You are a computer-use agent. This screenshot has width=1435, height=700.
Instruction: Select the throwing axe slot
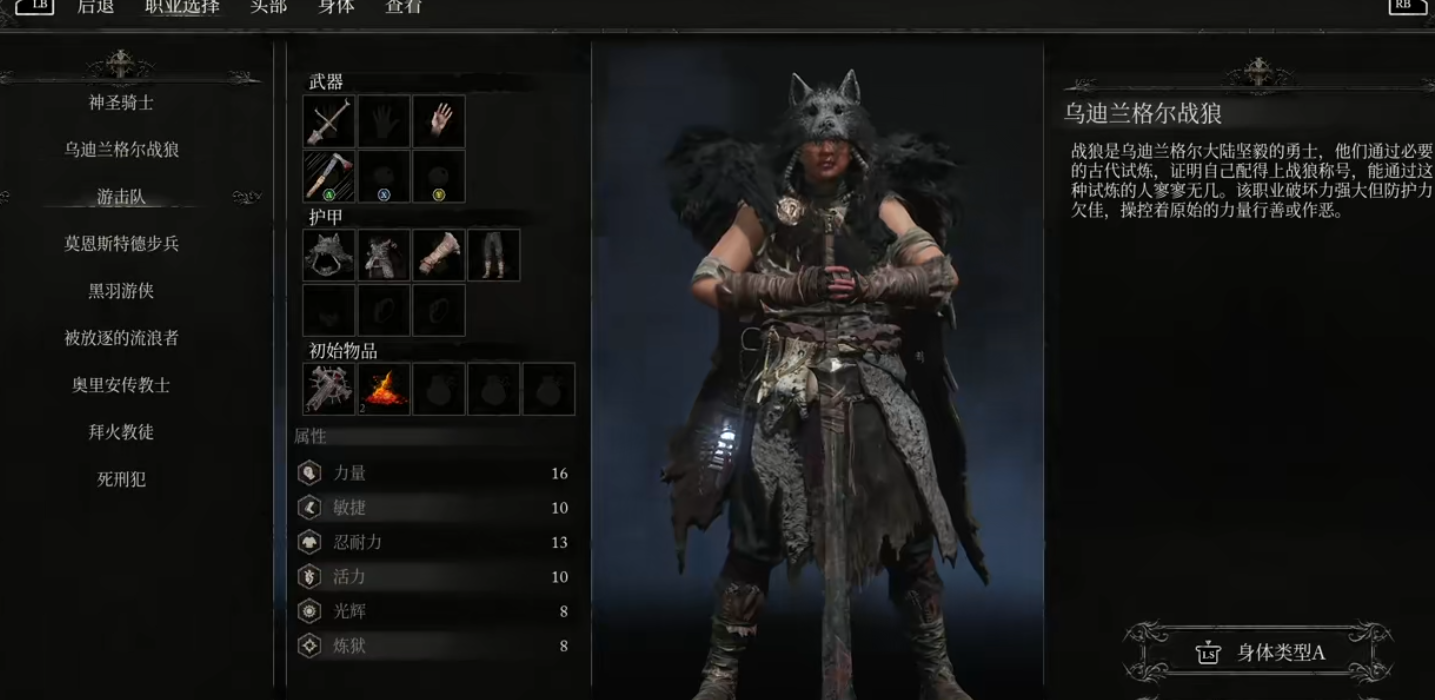pos(329,177)
